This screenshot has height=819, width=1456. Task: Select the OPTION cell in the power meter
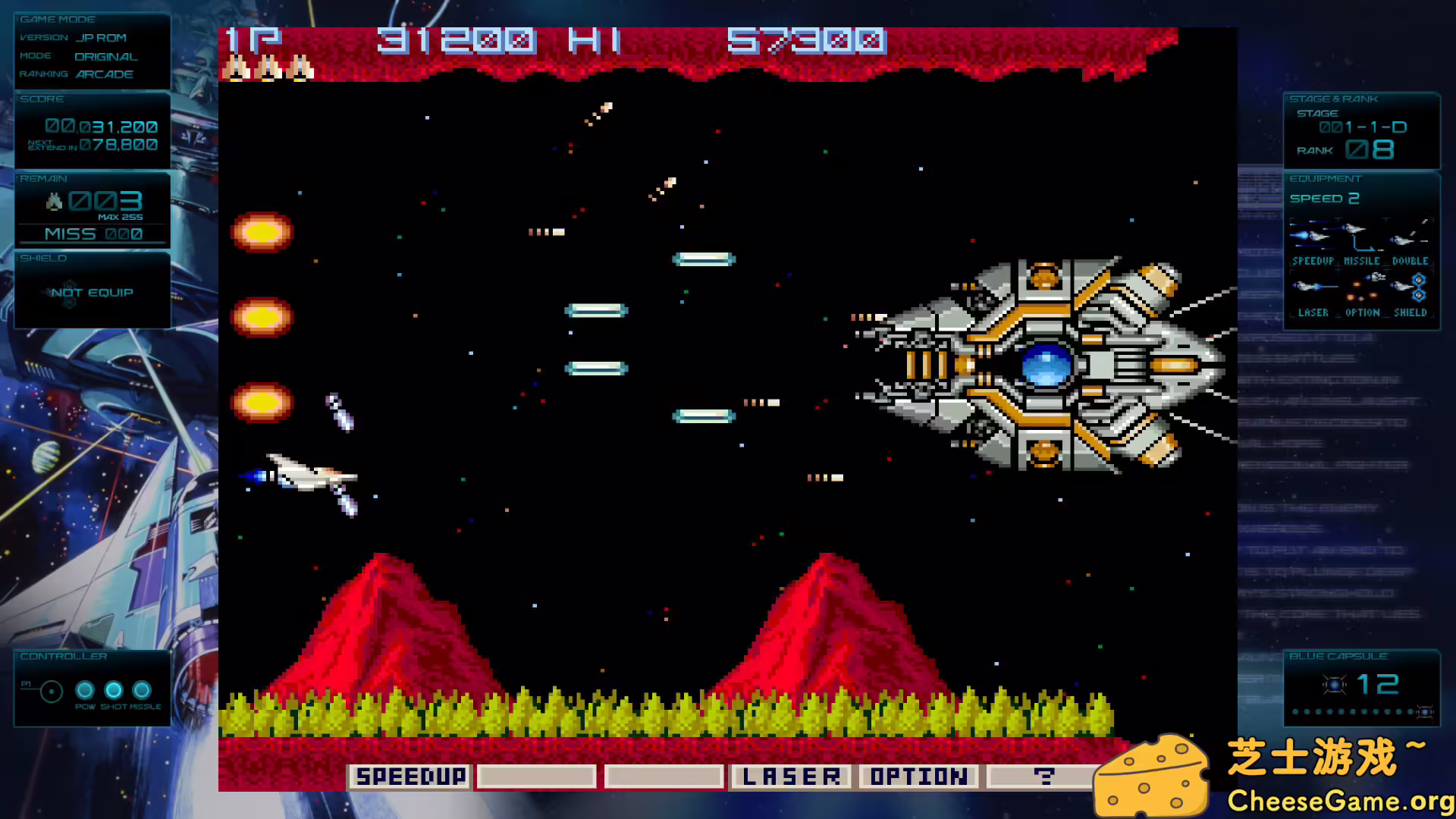[918, 776]
